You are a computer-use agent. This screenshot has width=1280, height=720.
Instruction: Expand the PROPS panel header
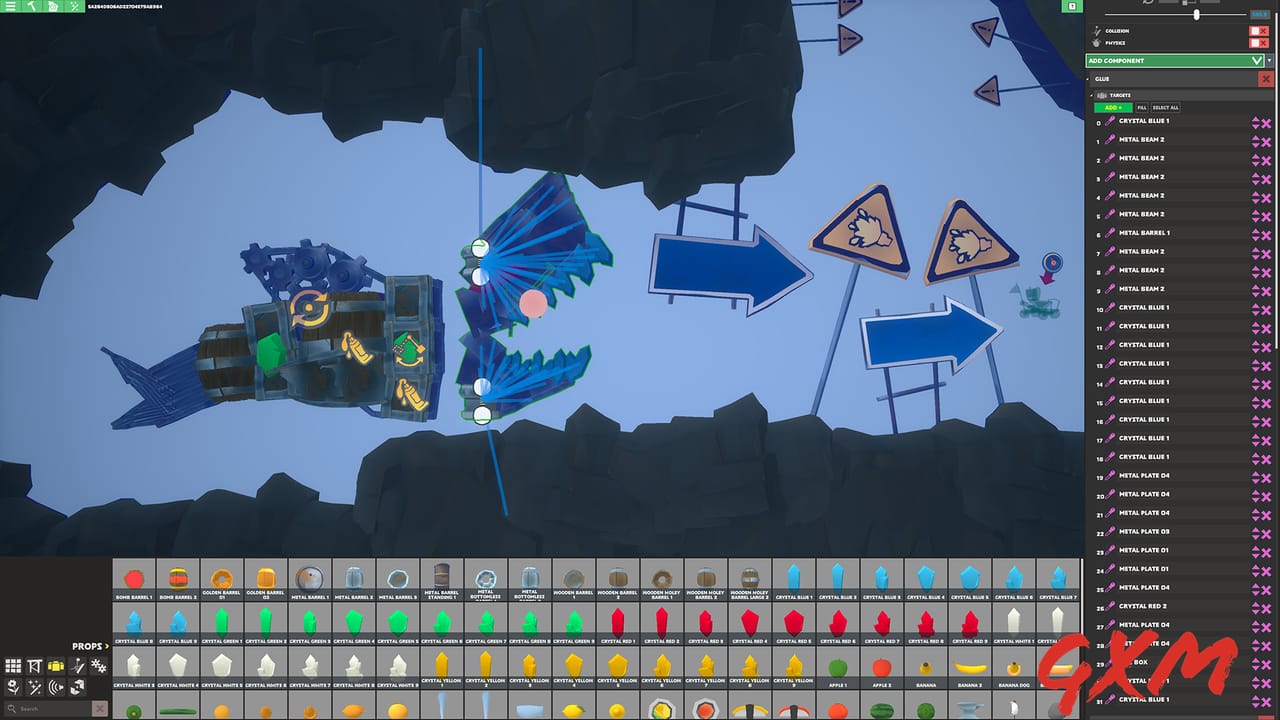pyautogui.click(x=105, y=646)
